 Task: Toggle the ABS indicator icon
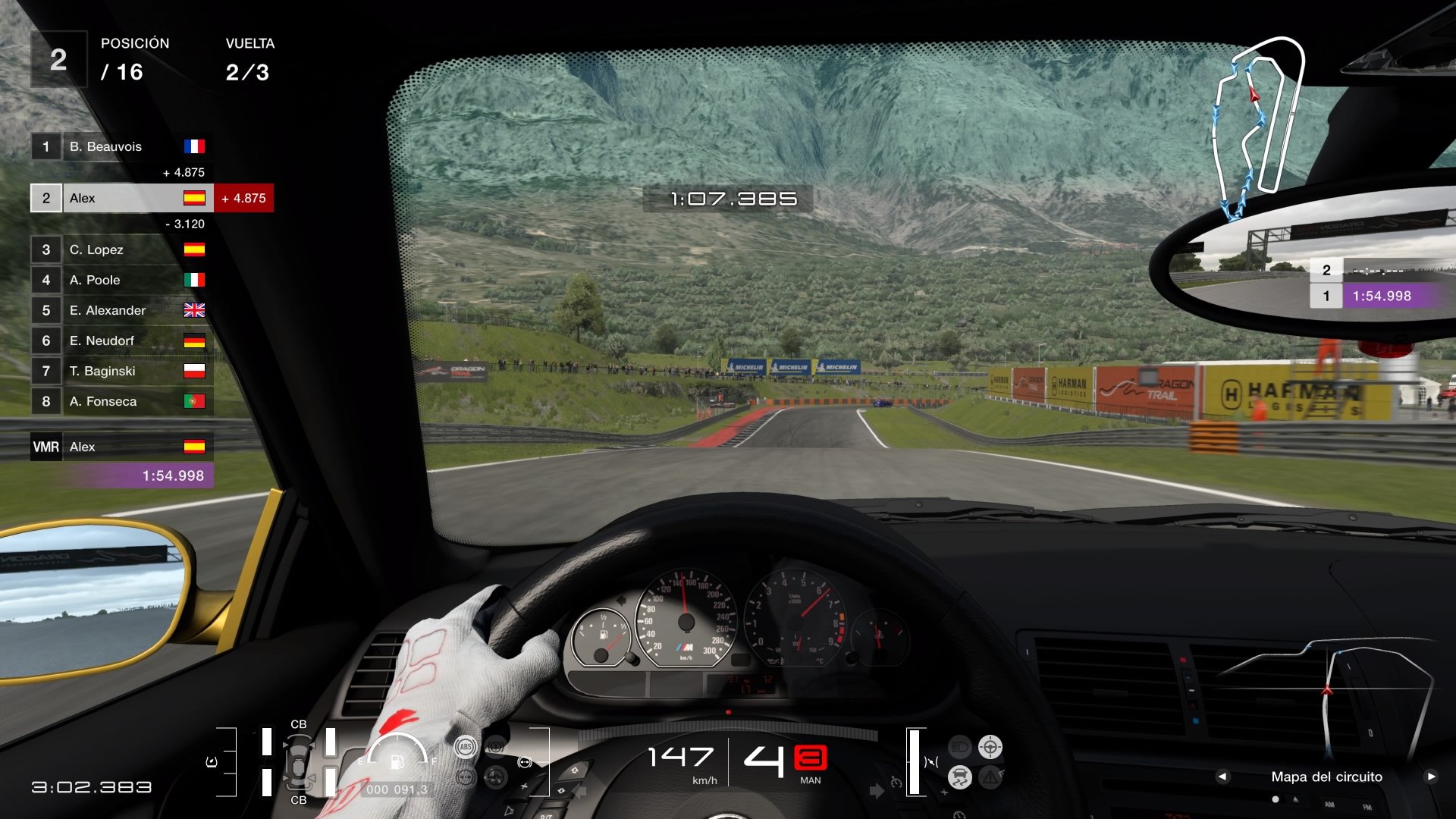(466, 747)
